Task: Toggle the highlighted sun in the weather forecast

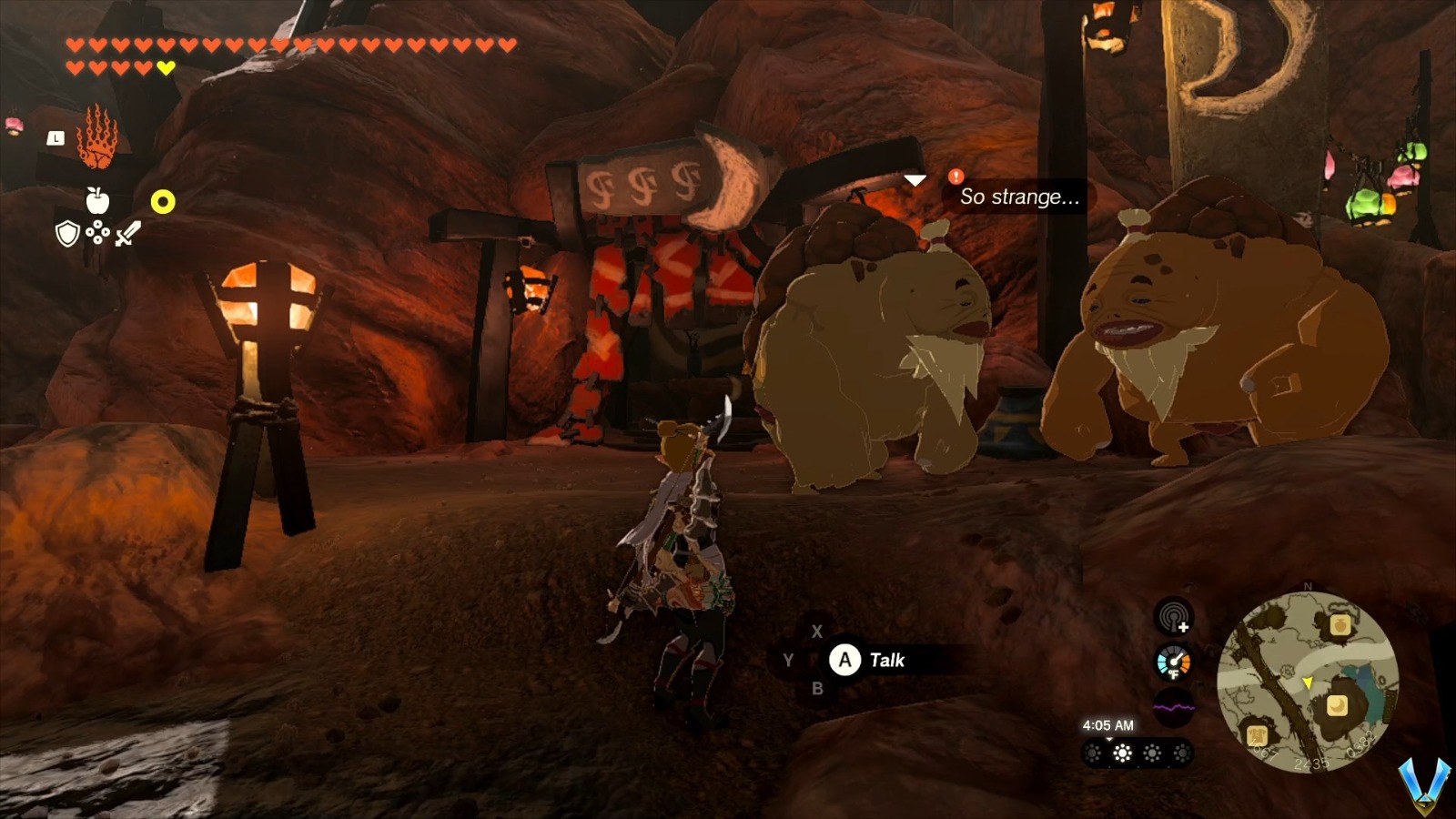Action: (1122, 753)
